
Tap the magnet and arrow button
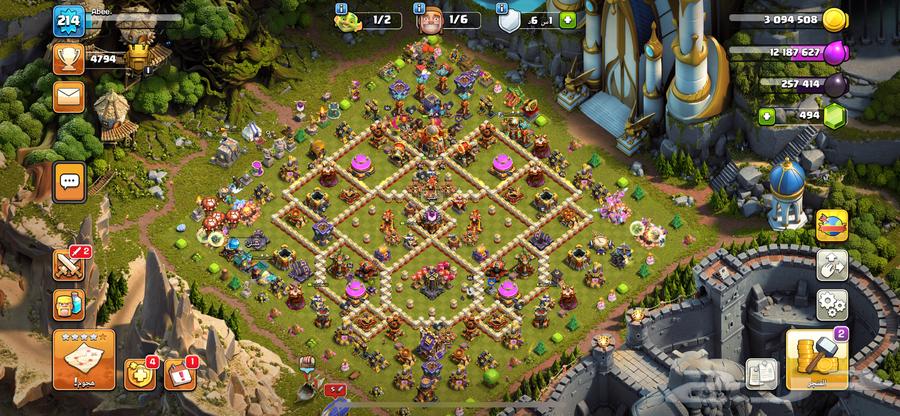(832, 265)
